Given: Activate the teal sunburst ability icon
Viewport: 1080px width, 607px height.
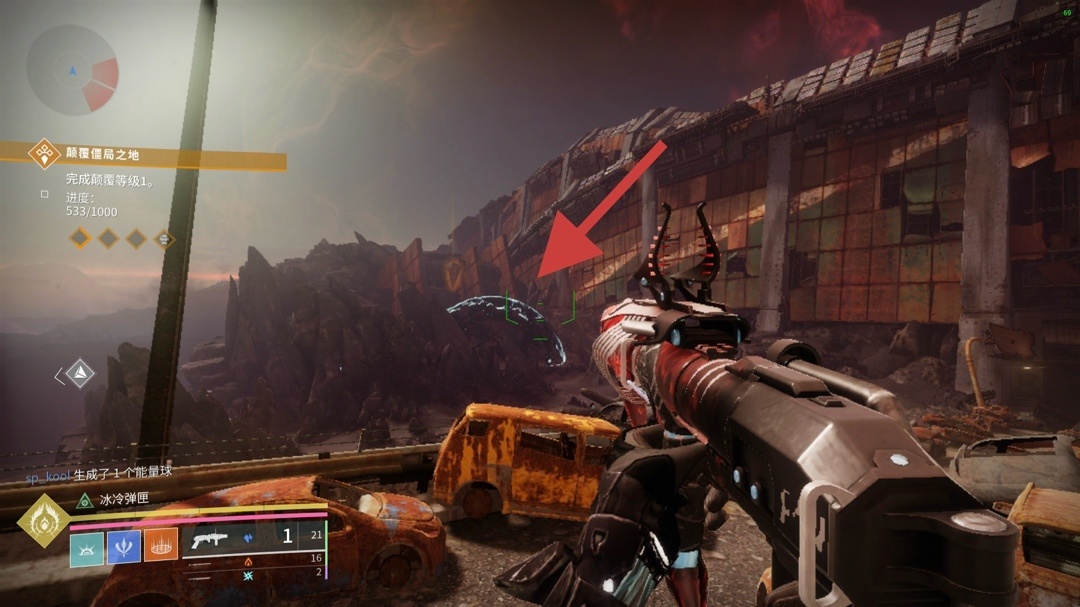Looking at the screenshot, I should 86,545.
